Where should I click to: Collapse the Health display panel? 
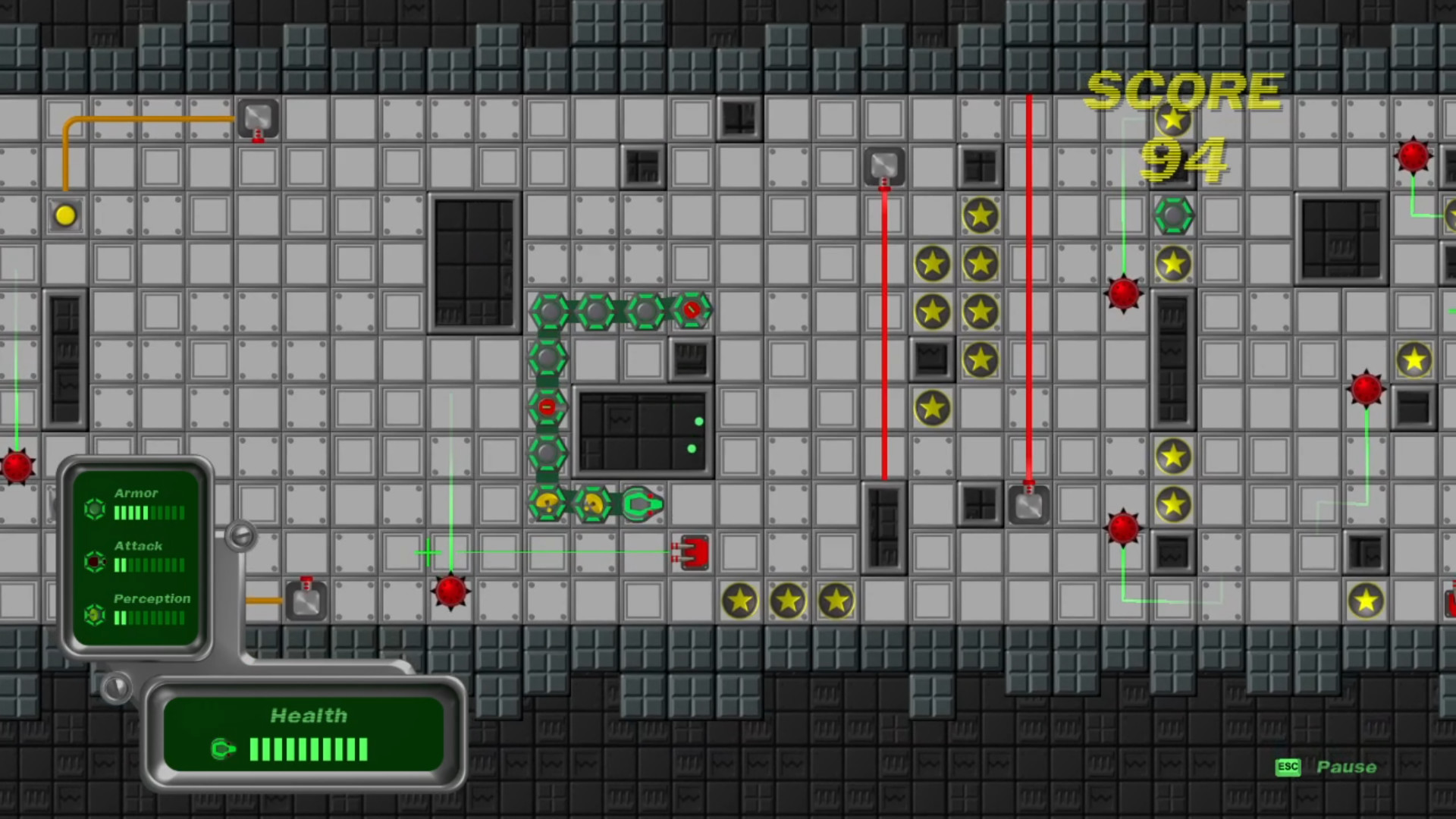(x=307, y=715)
